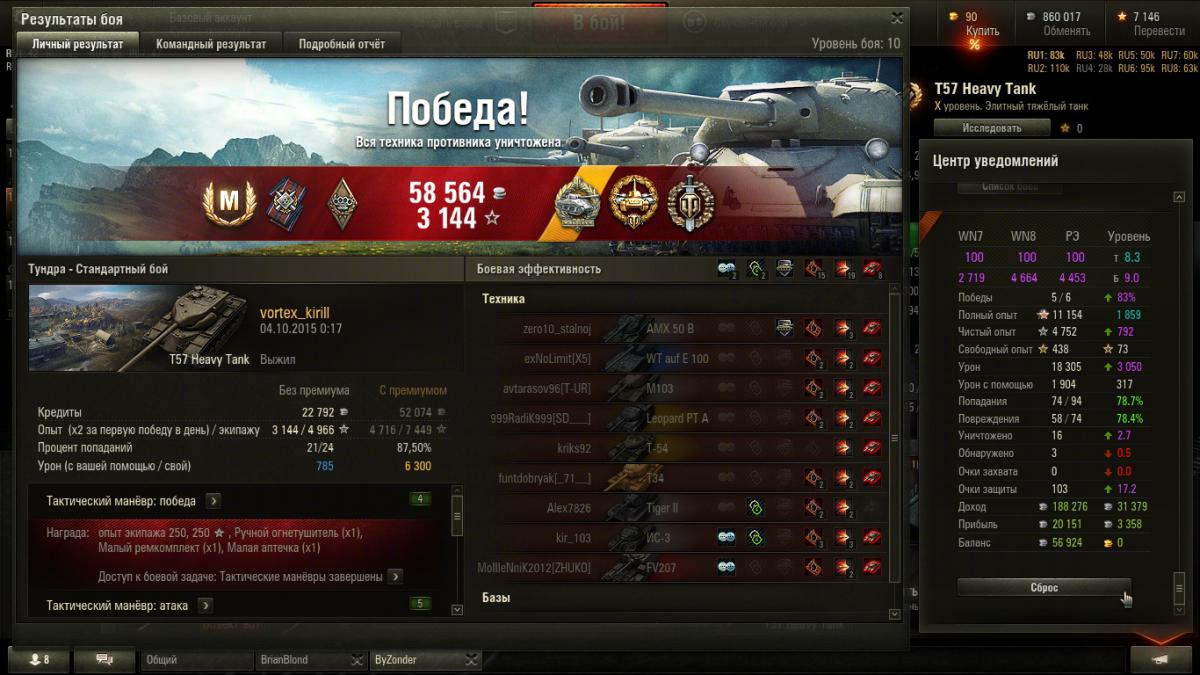Open the Тактические манёвры завершены battle task
The height and width of the screenshot is (675, 1200).
(395, 577)
